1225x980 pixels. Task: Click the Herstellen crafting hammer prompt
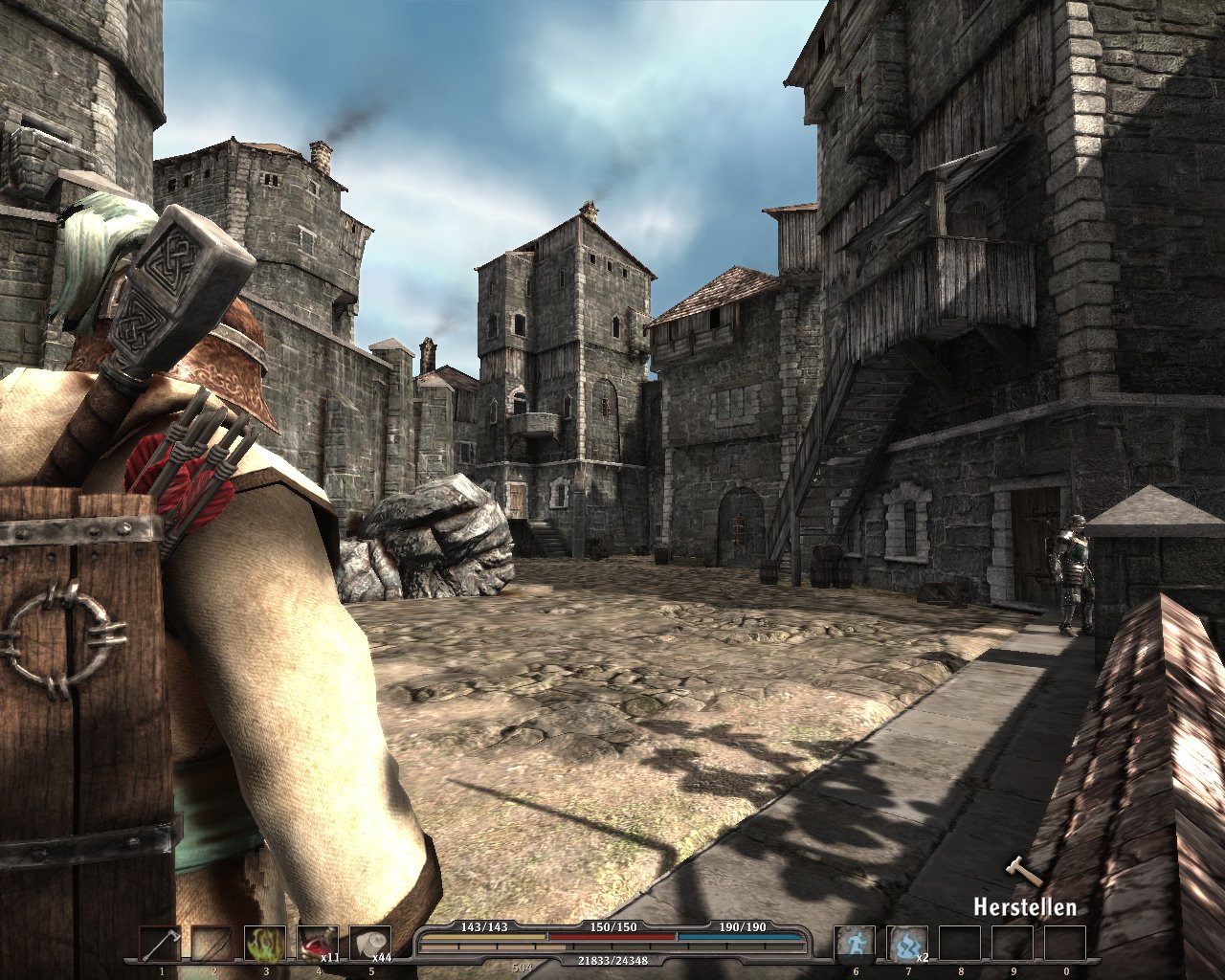click(x=1023, y=904)
